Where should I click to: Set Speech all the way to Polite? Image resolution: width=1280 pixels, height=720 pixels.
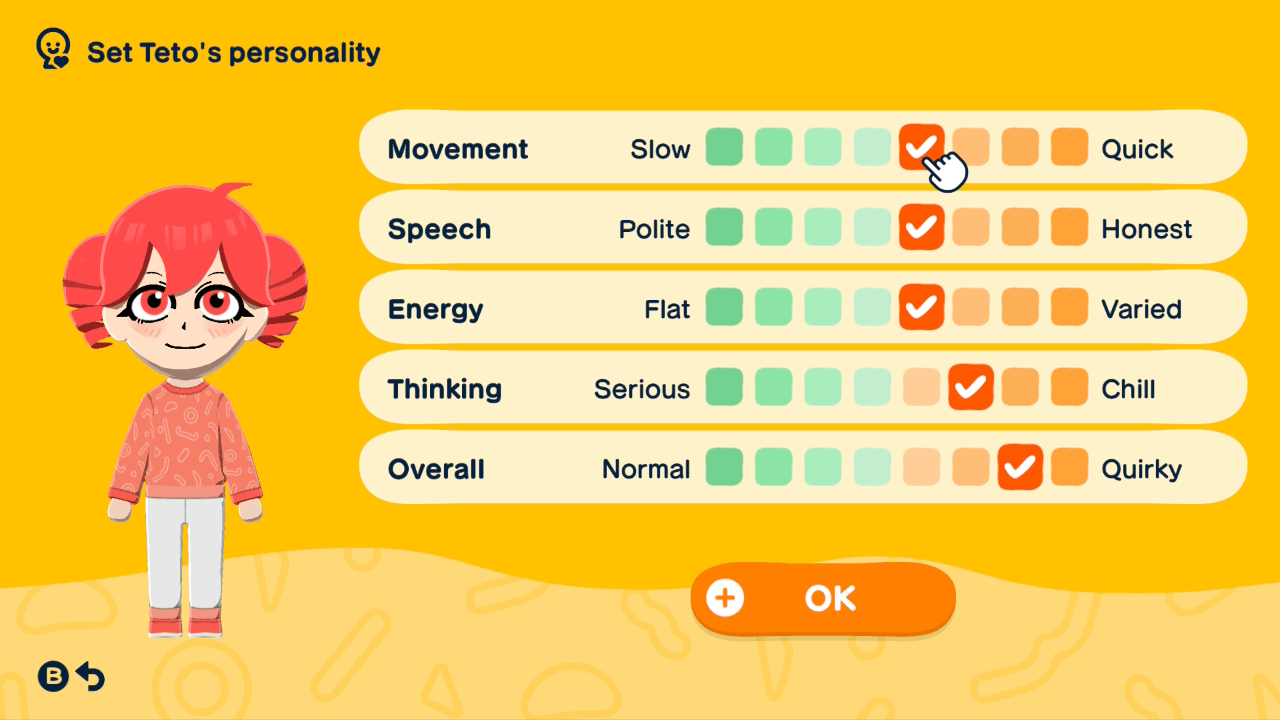[x=724, y=227]
